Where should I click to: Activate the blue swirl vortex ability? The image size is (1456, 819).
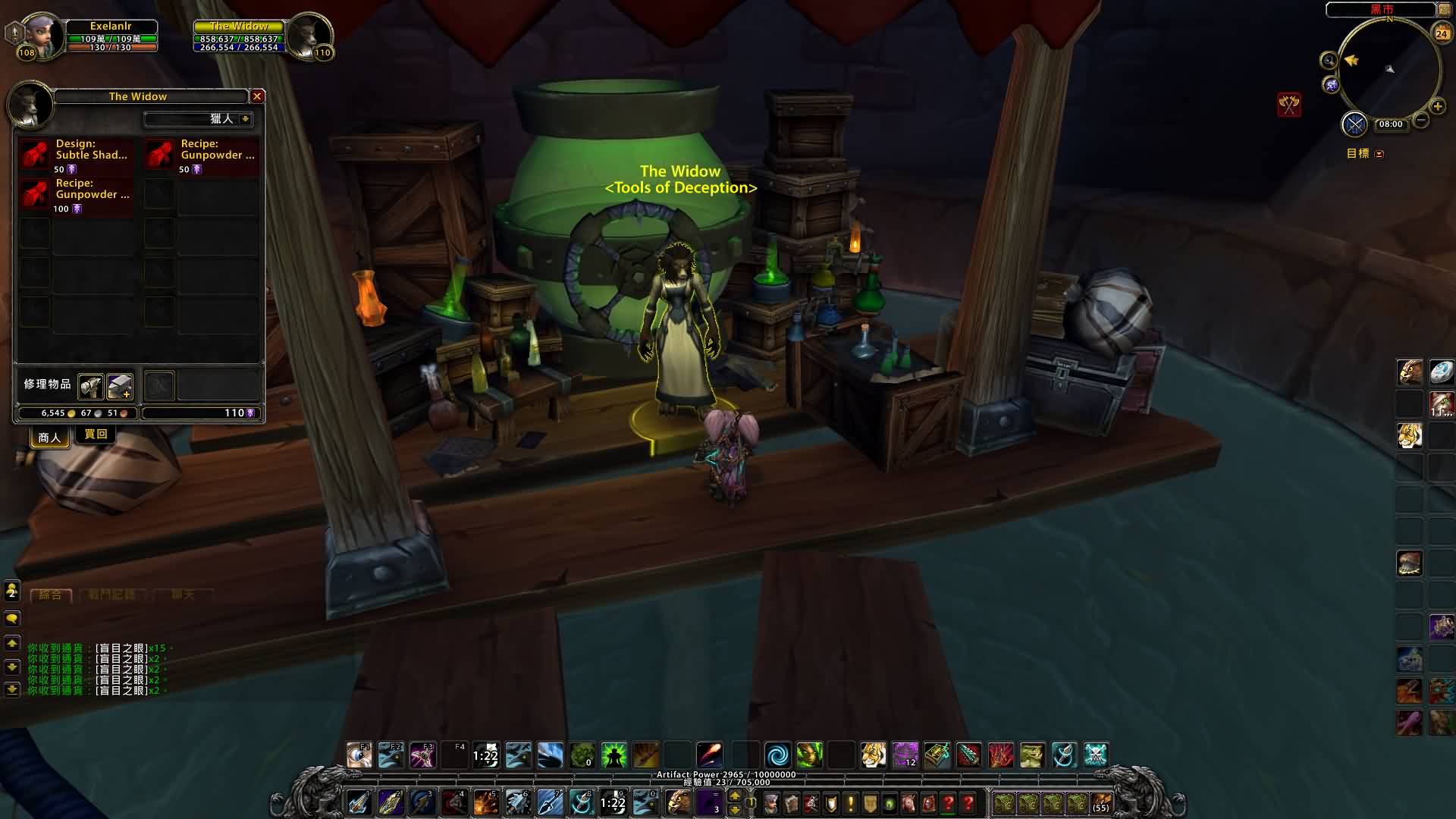point(777,755)
